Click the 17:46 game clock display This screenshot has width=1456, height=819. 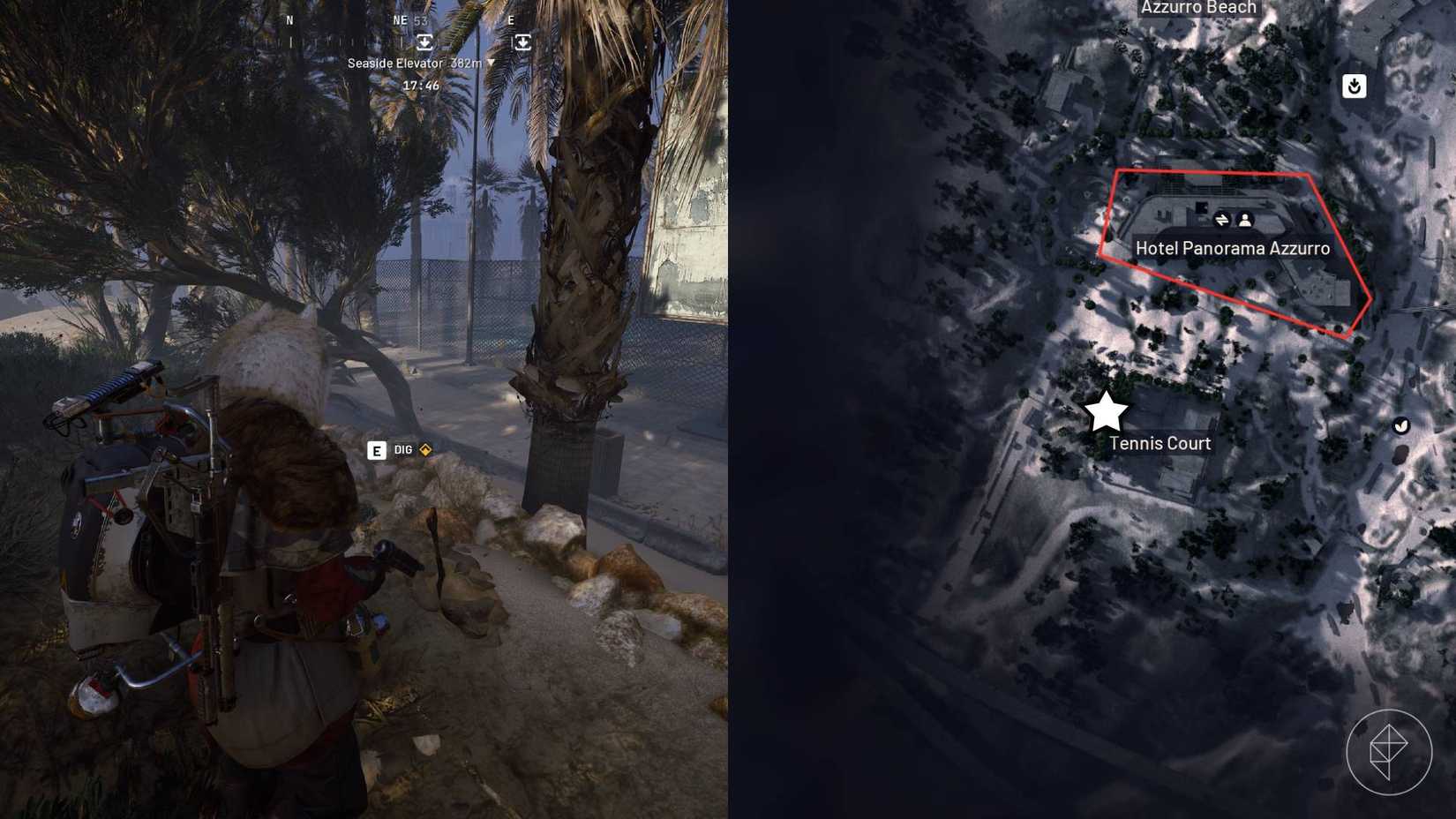[x=421, y=85]
